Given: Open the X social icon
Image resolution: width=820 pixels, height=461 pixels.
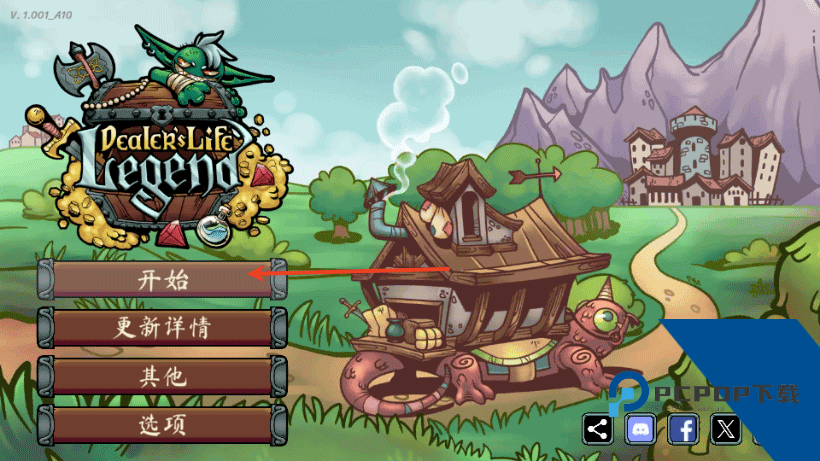Looking at the screenshot, I should [726, 430].
